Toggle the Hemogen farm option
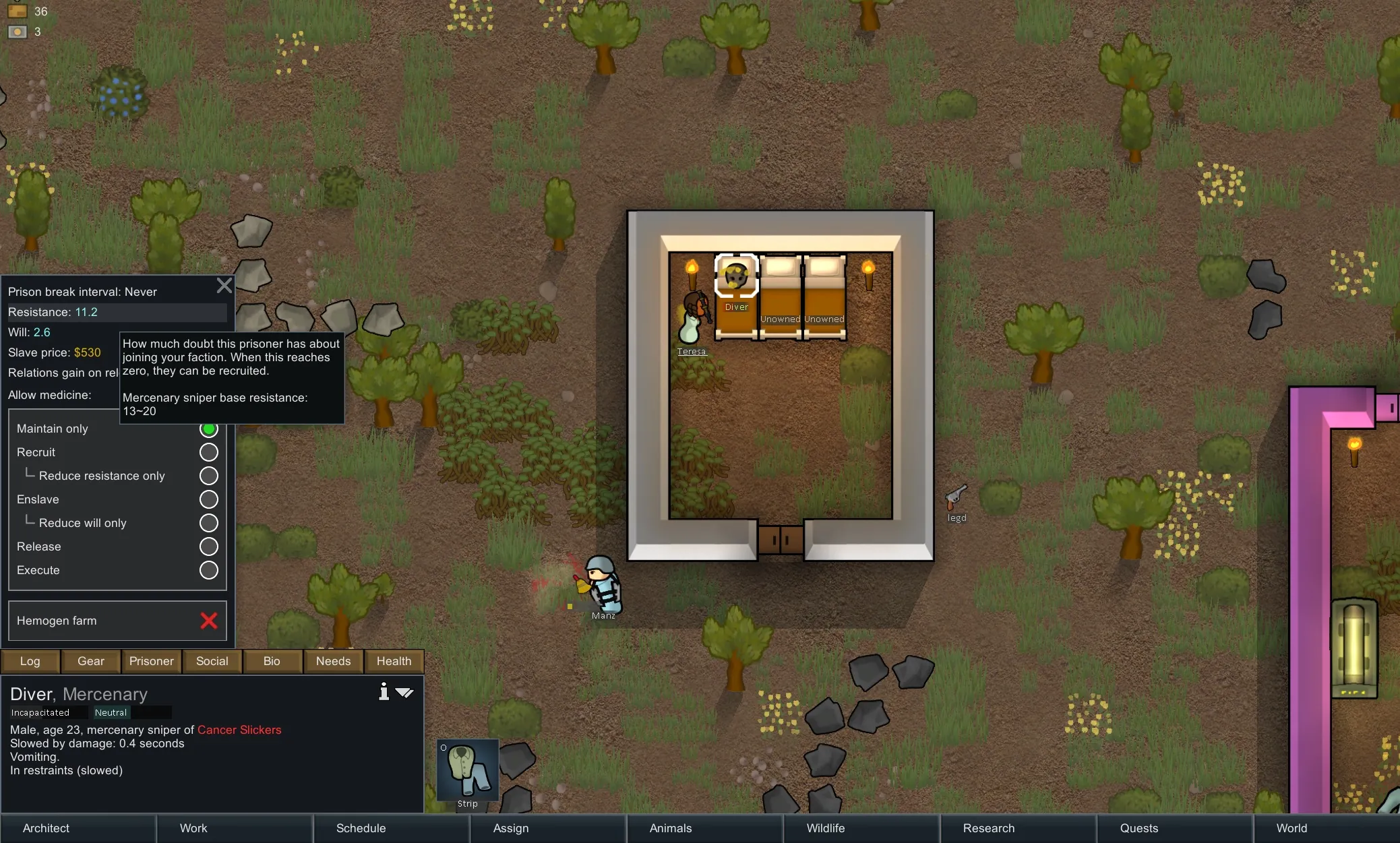Viewport: 1400px width, 843px height. [208, 621]
